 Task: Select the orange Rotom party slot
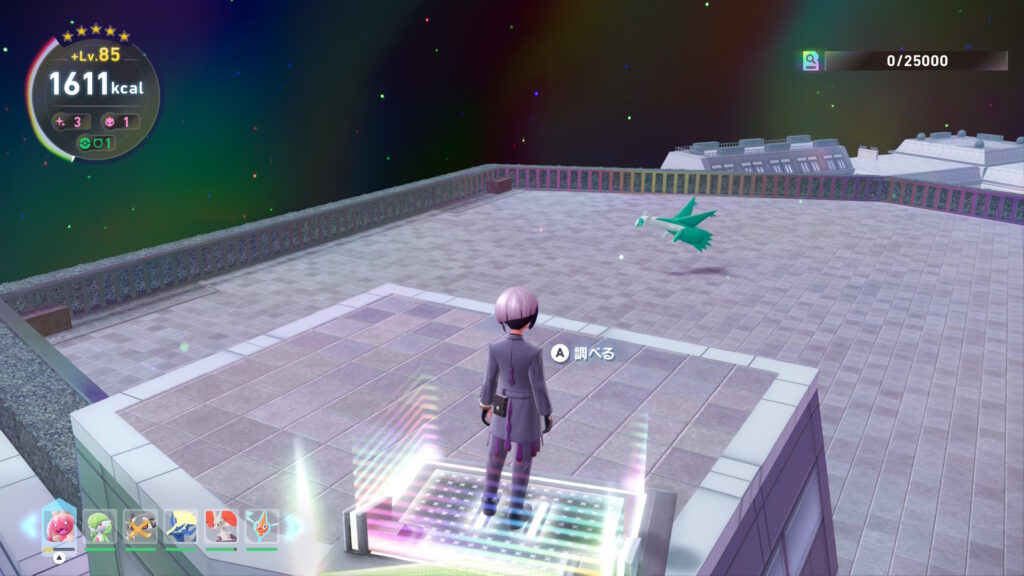coord(261,525)
